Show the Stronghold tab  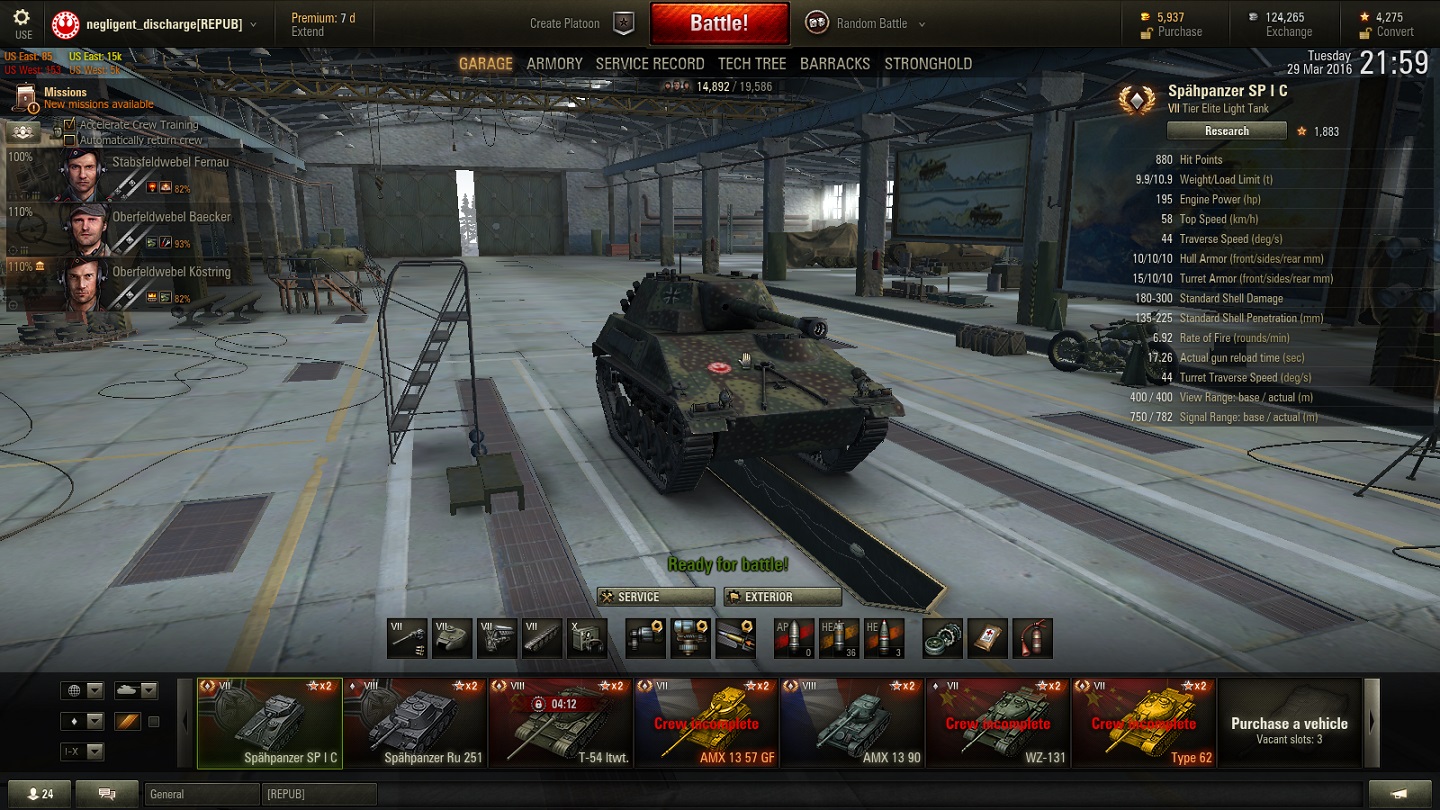pos(928,64)
